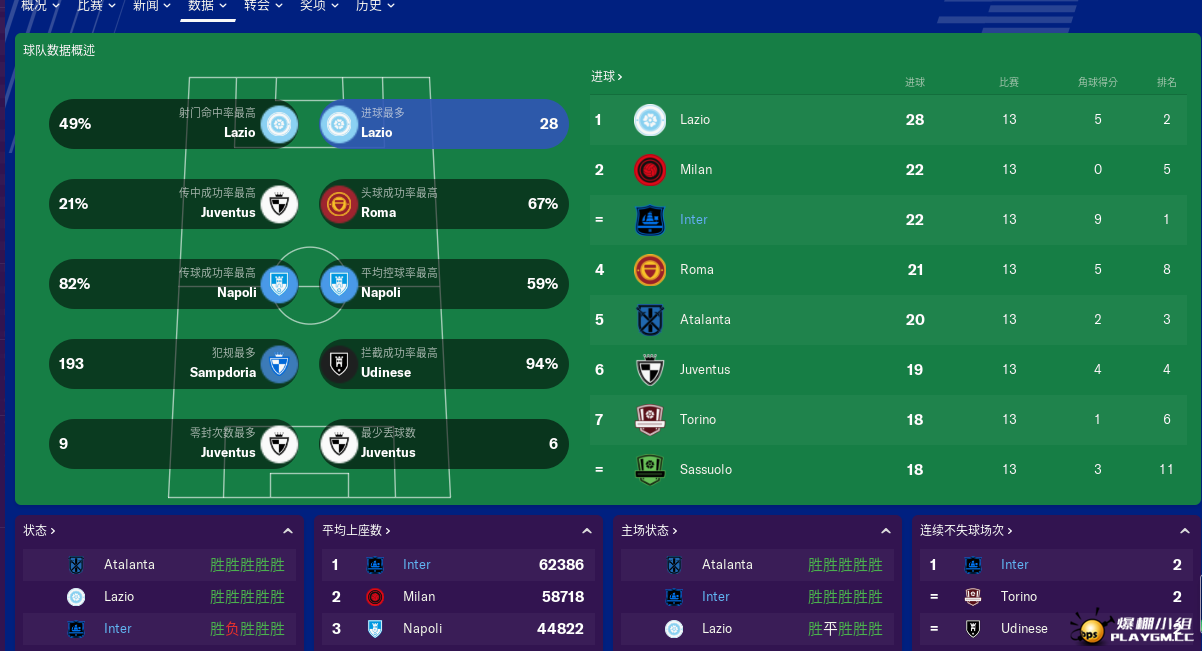Collapse the 平均上座数 attendance panel
The image size is (1202, 651).
[587, 531]
